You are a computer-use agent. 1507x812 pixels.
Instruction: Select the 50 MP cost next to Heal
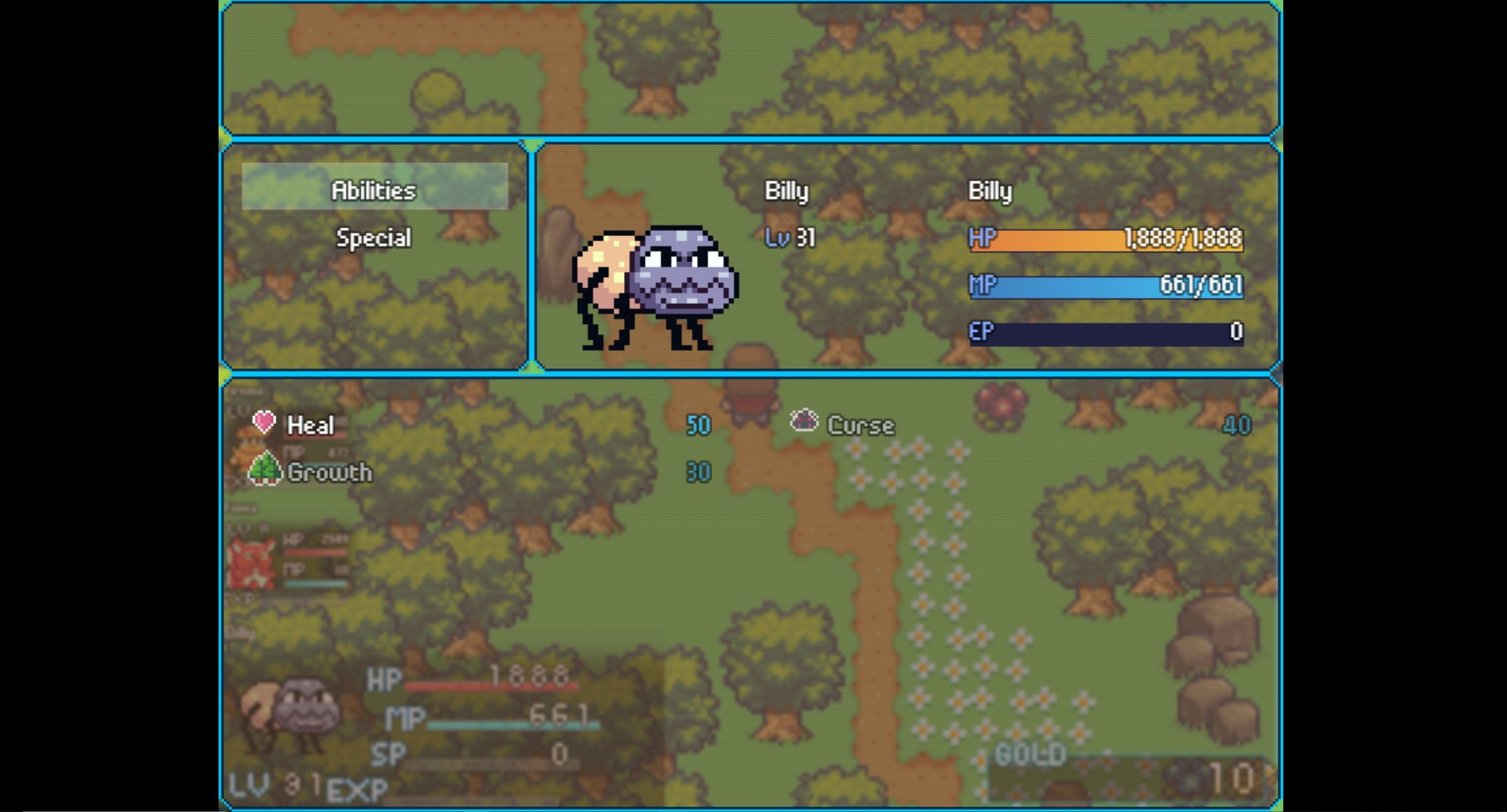tap(697, 424)
